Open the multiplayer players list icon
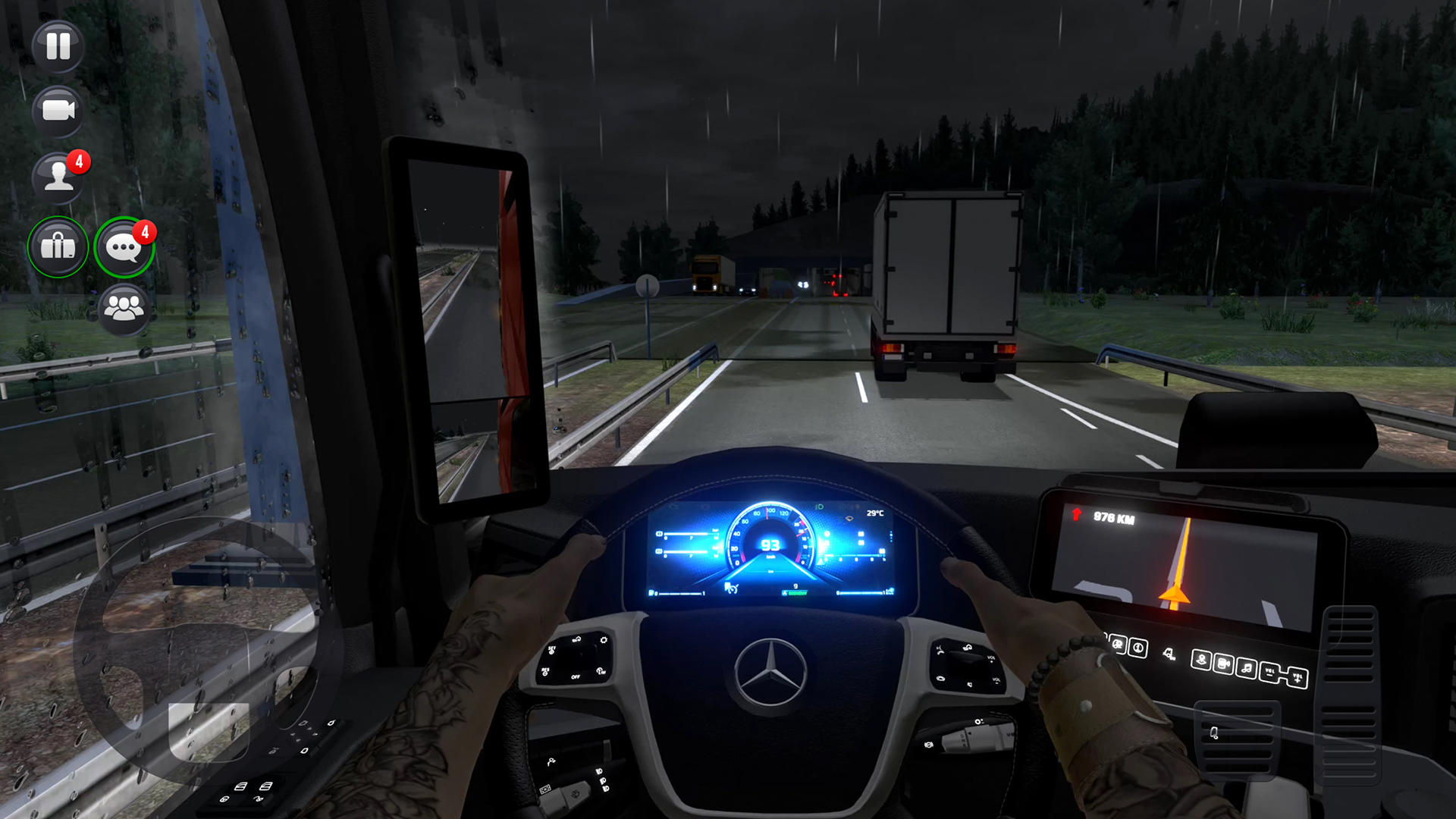Viewport: 1456px width, 819px height. click(x=124, y=309)
